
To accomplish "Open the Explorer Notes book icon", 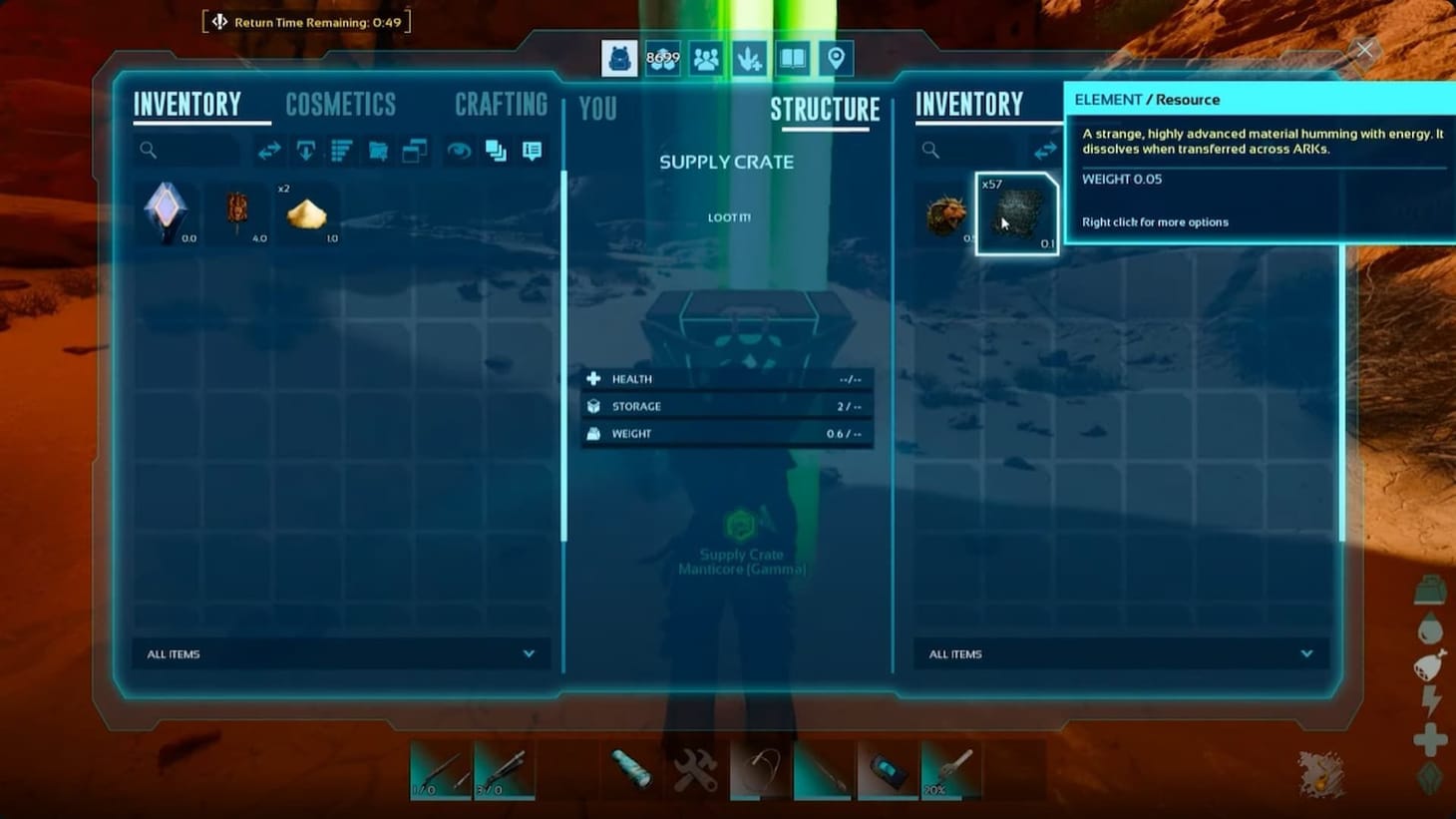I will (792, 58).
